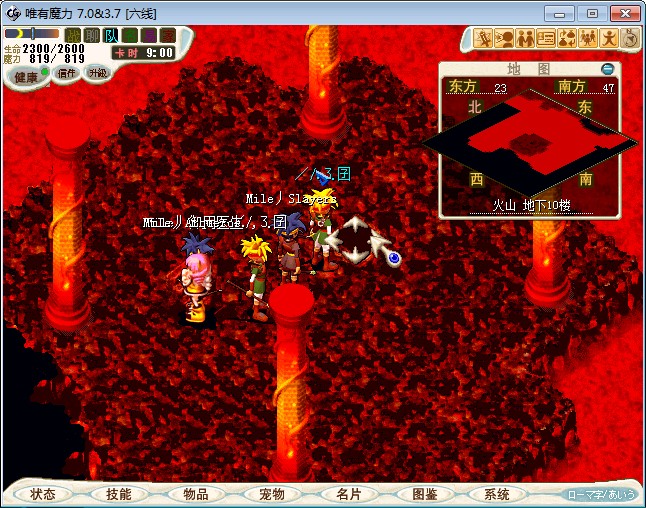Screen dimensions: 646x508
Task: Toggle the ローマ字/あいう input mode
Action: 601,494
